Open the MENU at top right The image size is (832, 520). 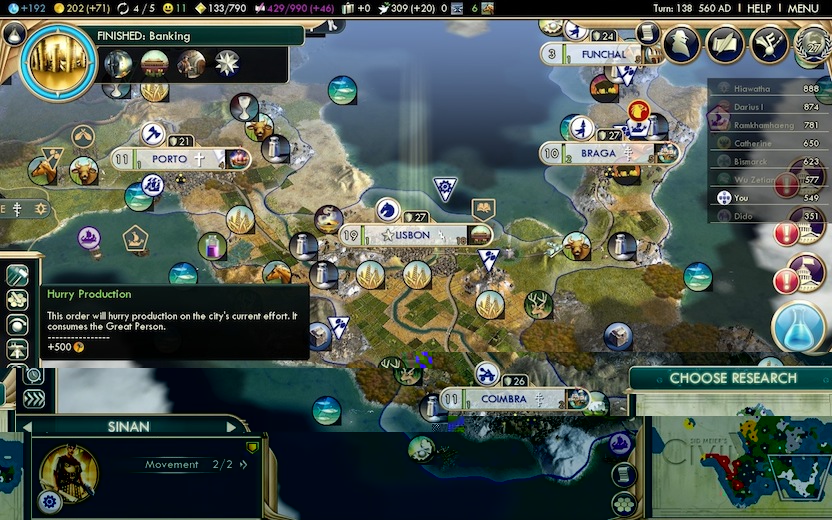tap(803, 8)
